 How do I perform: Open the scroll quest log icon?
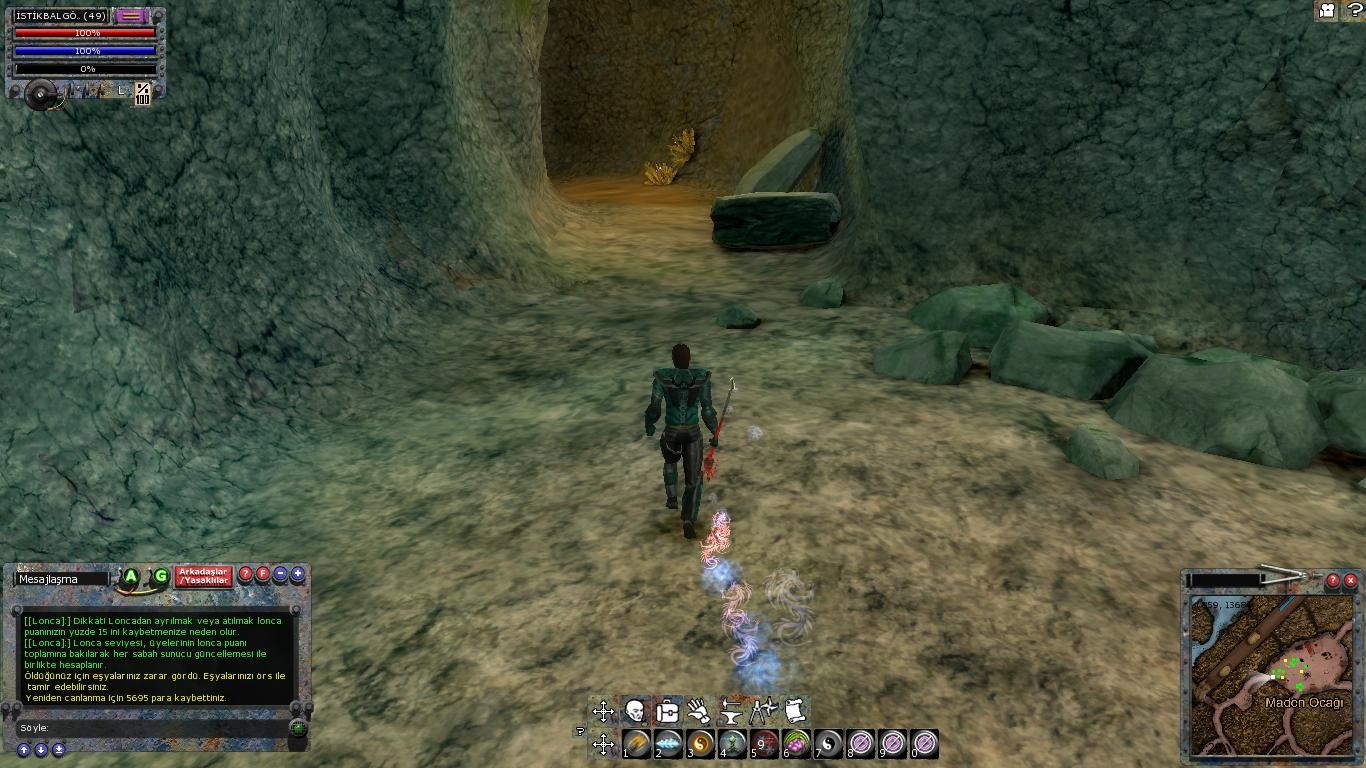click(x=795, y=711)
